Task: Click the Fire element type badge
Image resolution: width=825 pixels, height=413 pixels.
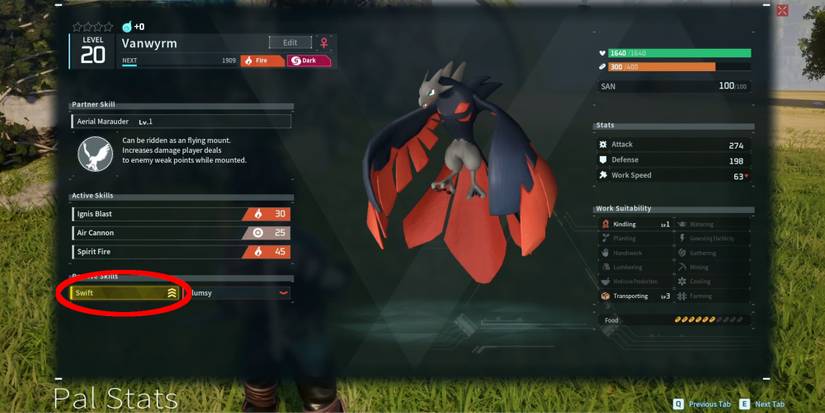Action: coord(262,61)
